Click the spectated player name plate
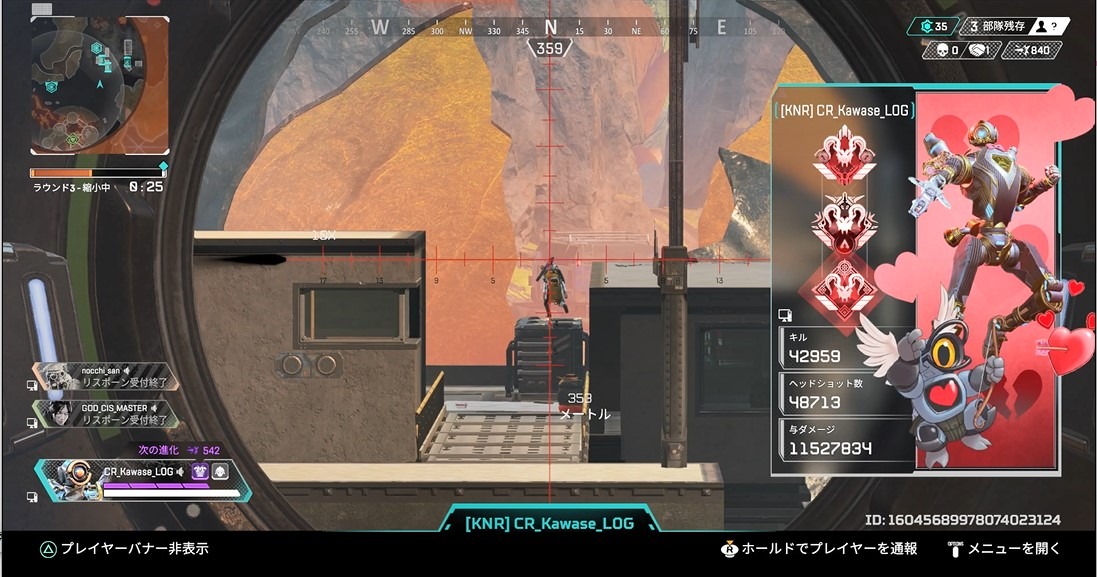 click(549, 524)
